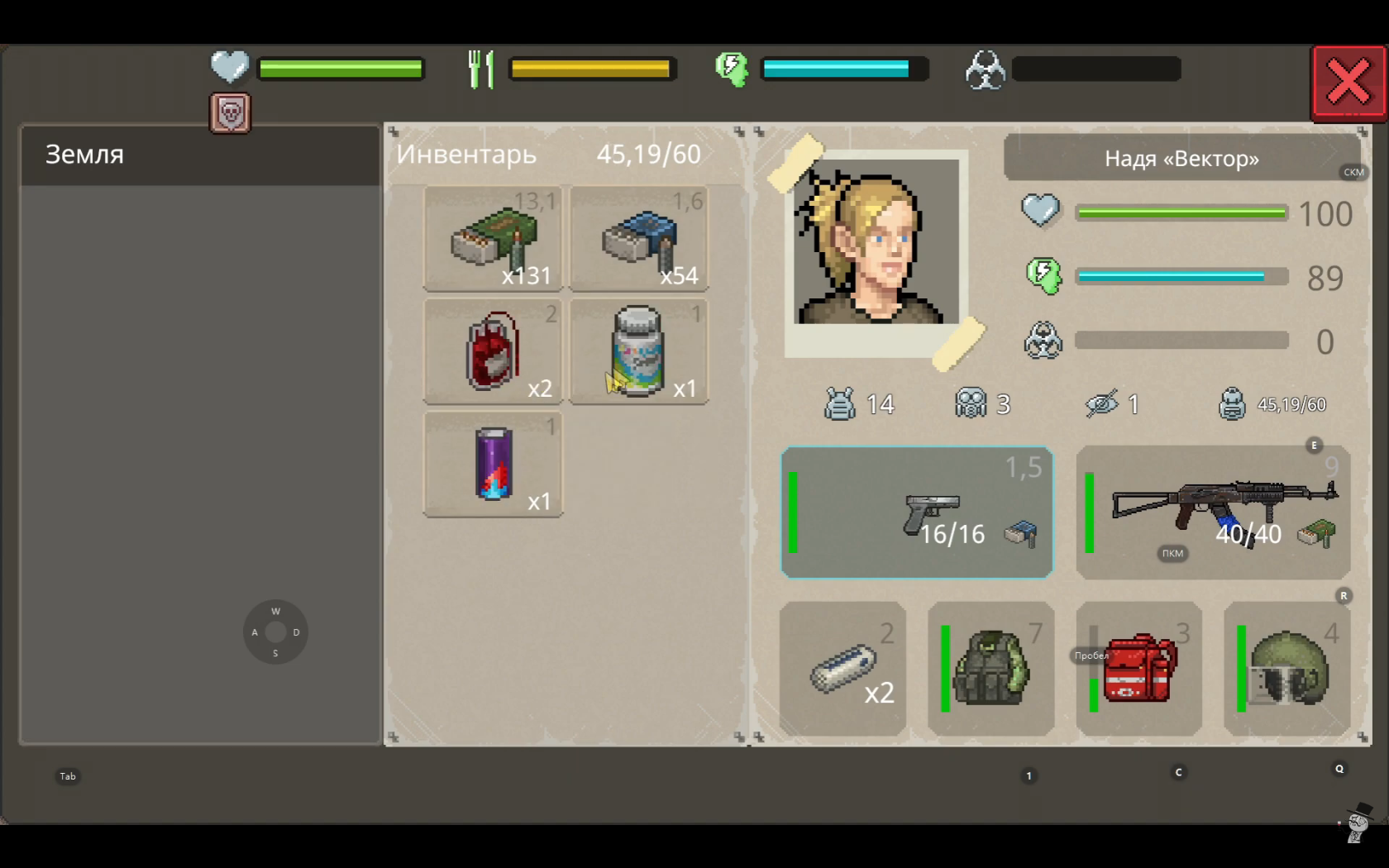Click the character name Надя «Вектор» header
Screen dimensions: 1389x868
(x=1181, y=159)
